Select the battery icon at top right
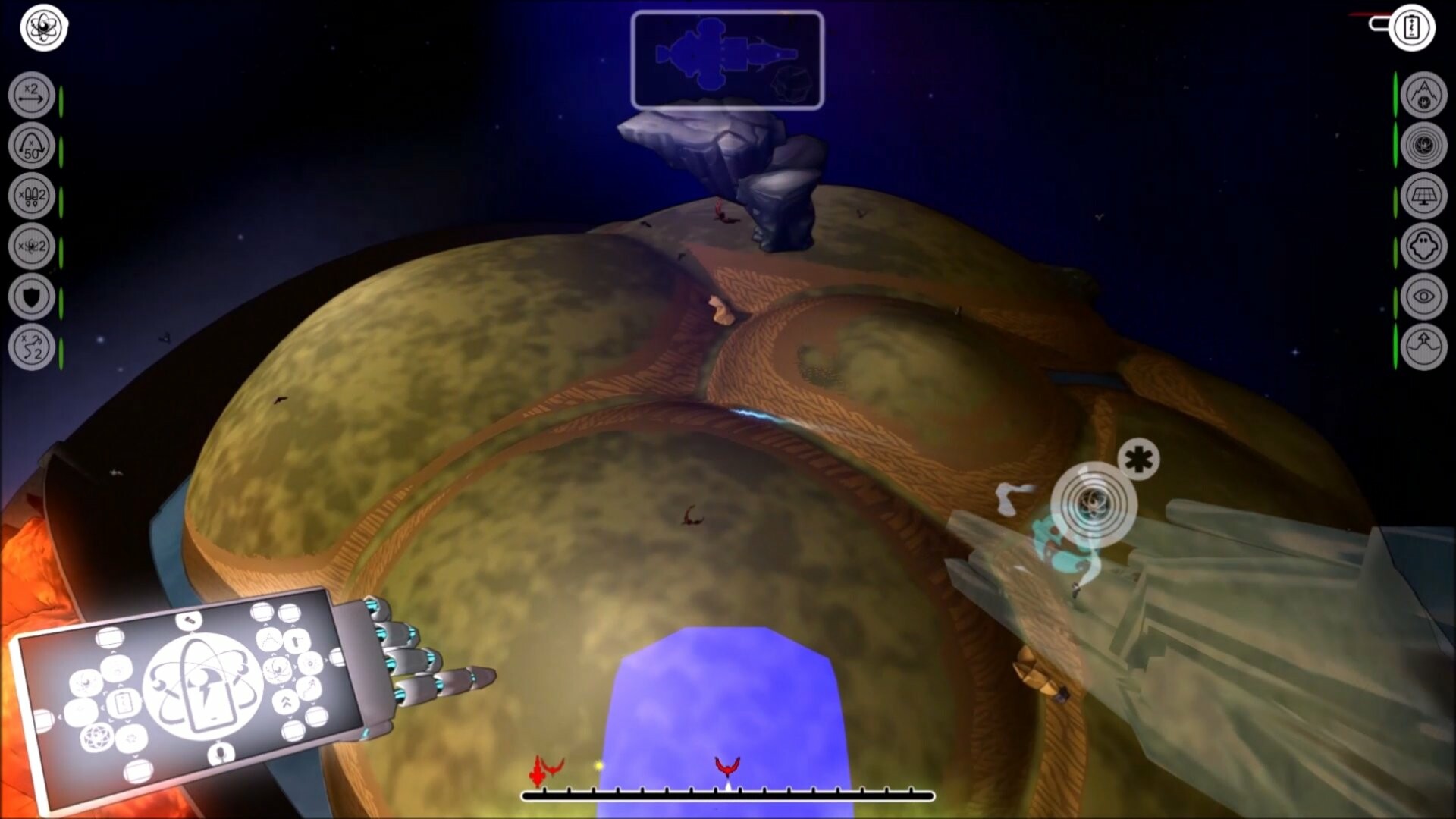Screen dimensions: 1456x819 (x=1412, y=29)
